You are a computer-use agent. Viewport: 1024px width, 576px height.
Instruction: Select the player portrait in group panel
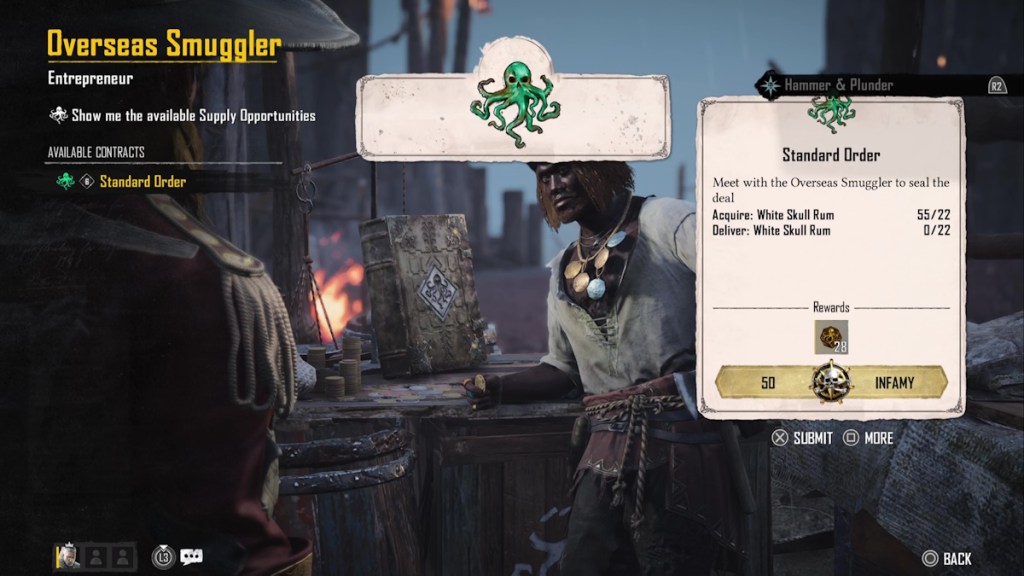[68, 557]
